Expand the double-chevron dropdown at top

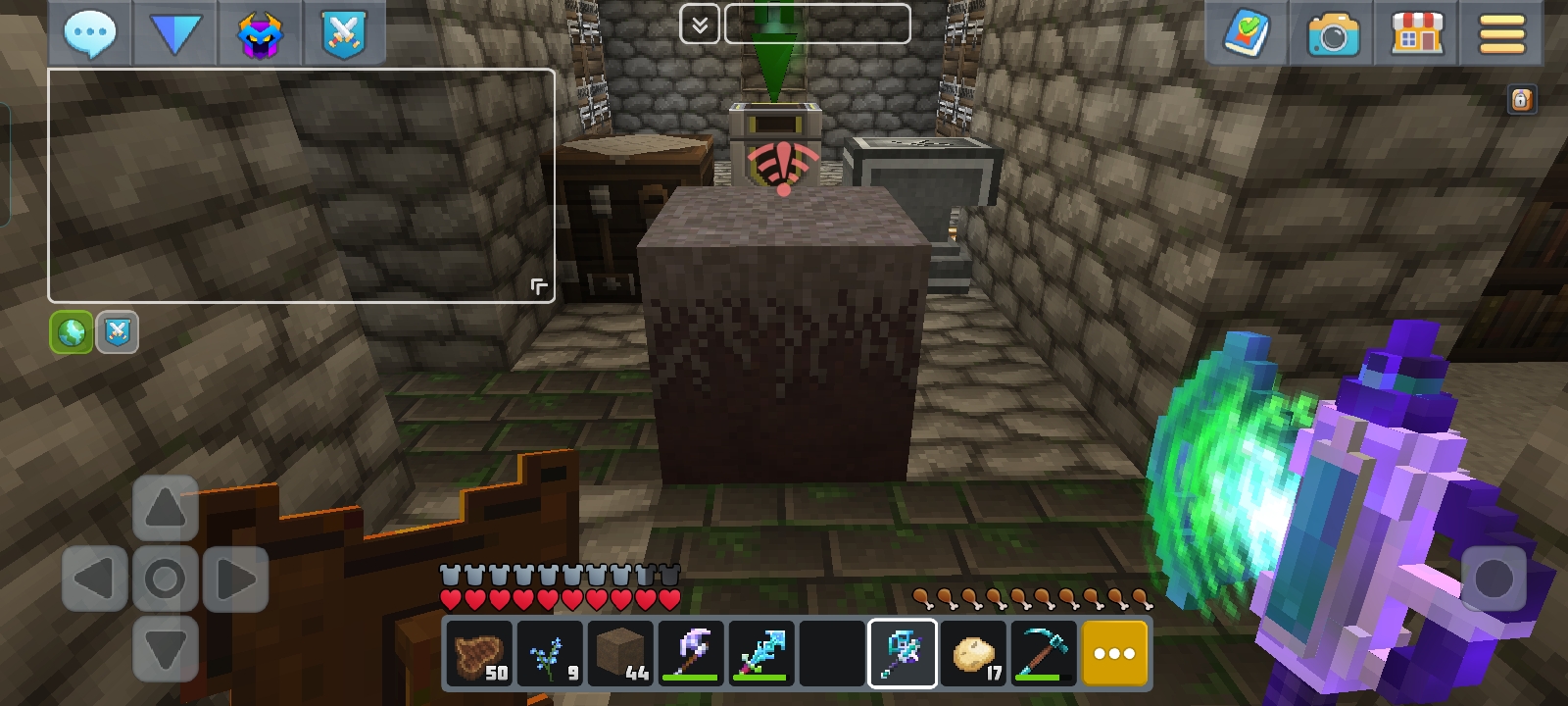click(x=700, y=25)
